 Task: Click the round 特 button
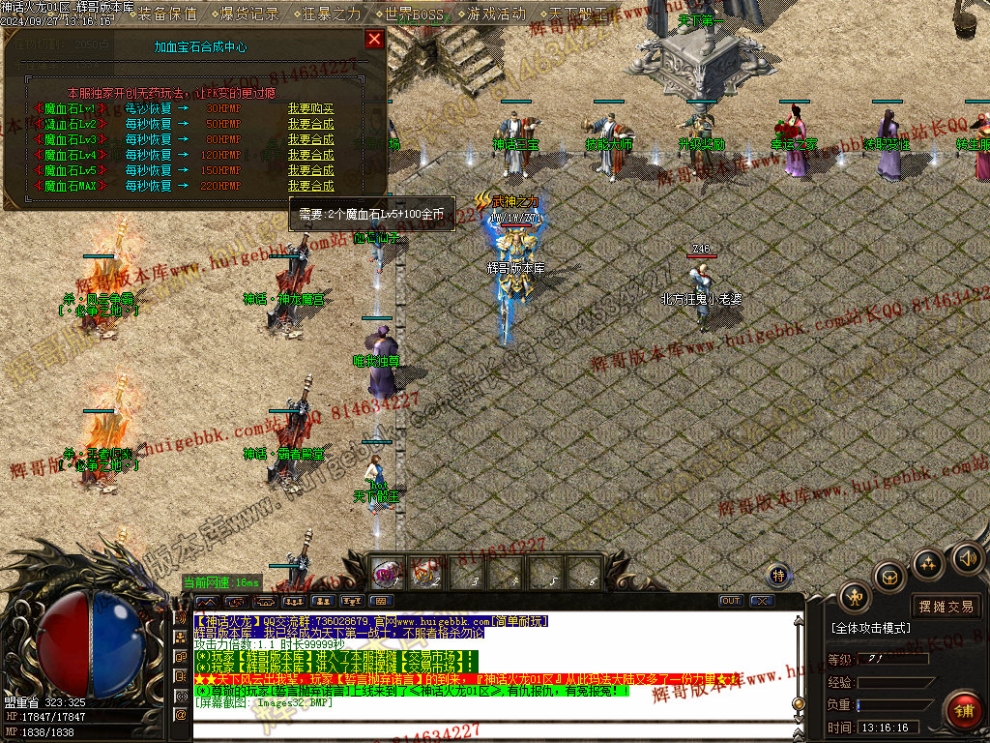pos(779,574)
